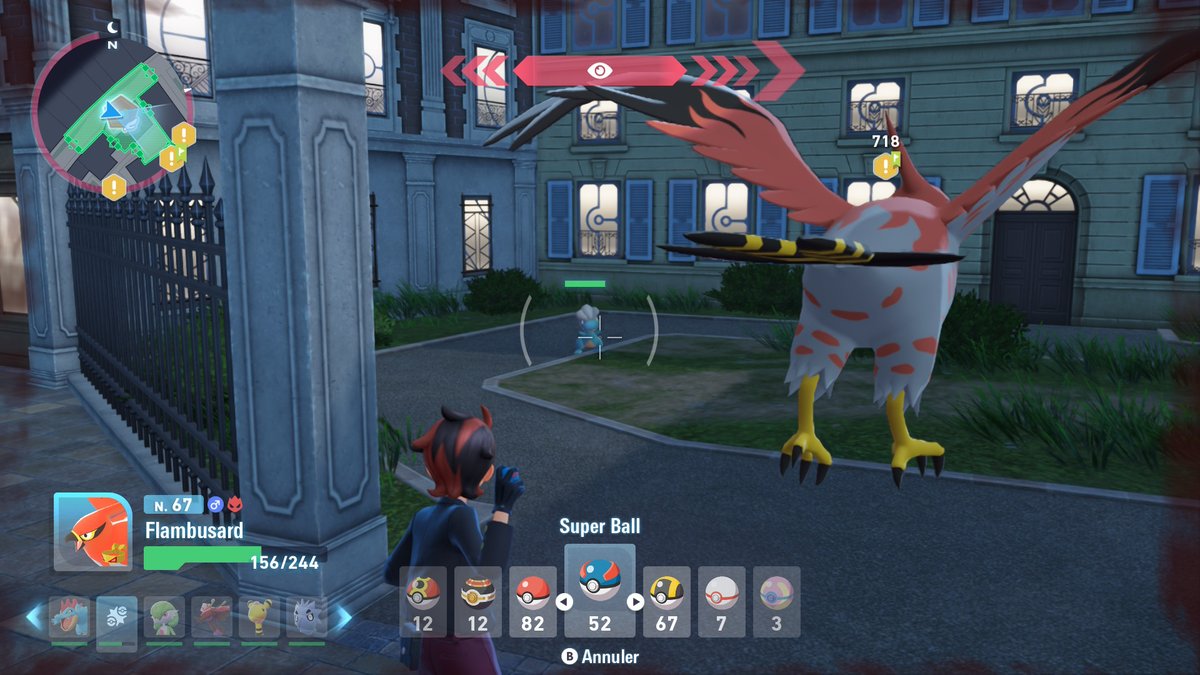Click the eye icon on the red alert banner
The image size is (1200, 675).
pyautogui.click(x=599, y=70)
